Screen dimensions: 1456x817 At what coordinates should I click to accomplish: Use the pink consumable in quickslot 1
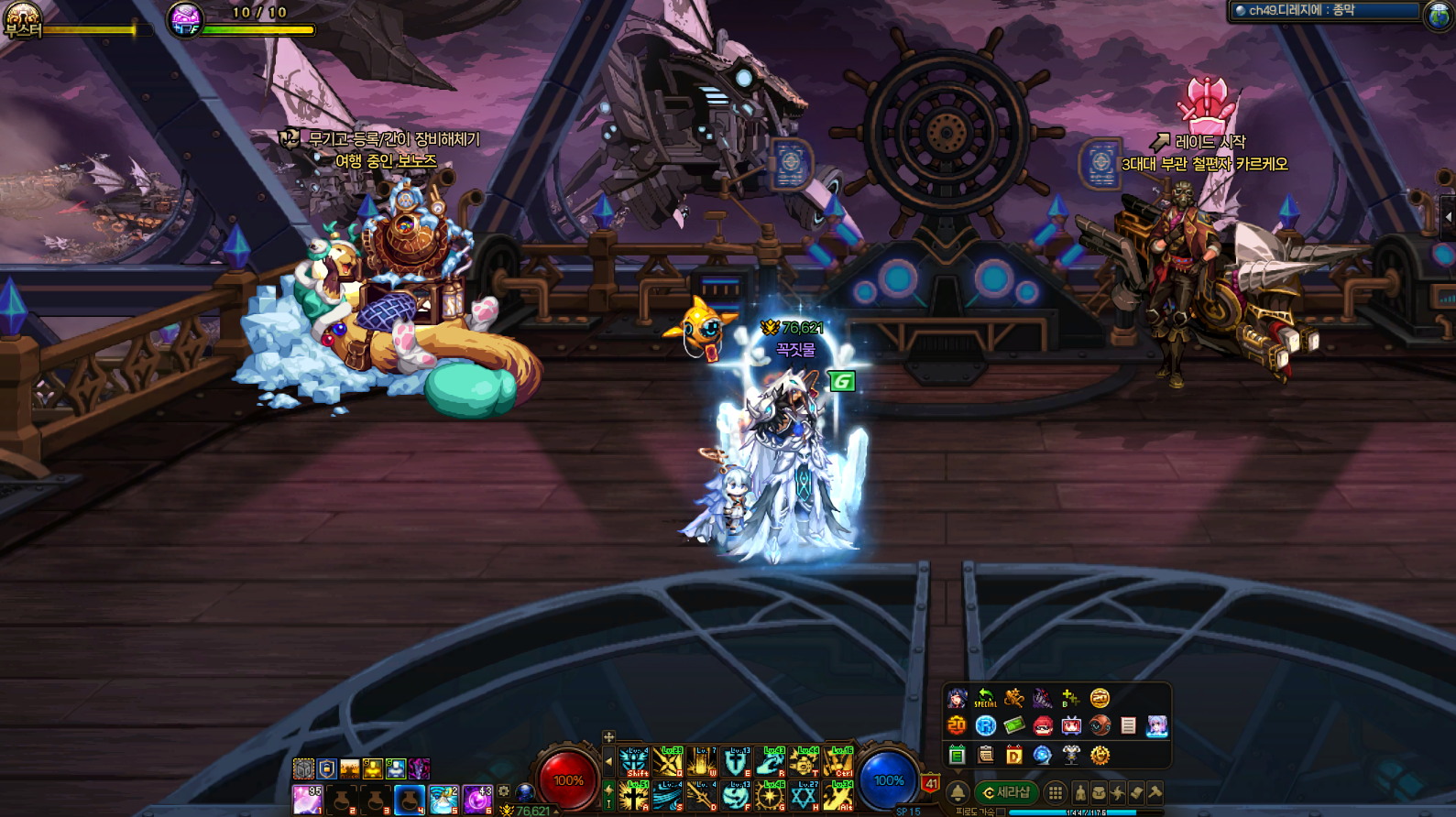[x=307, y=799]
